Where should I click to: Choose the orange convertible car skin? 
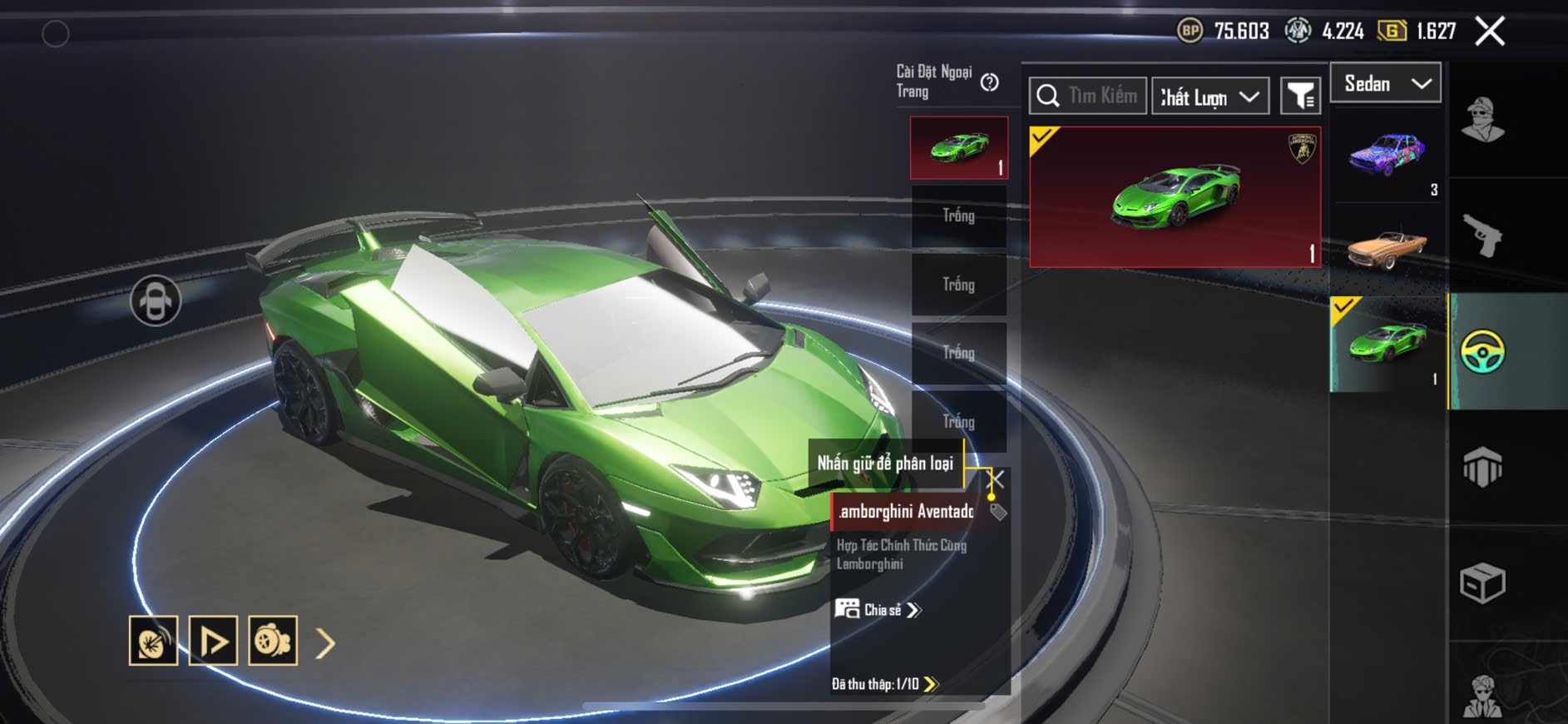pos(1387,248)
